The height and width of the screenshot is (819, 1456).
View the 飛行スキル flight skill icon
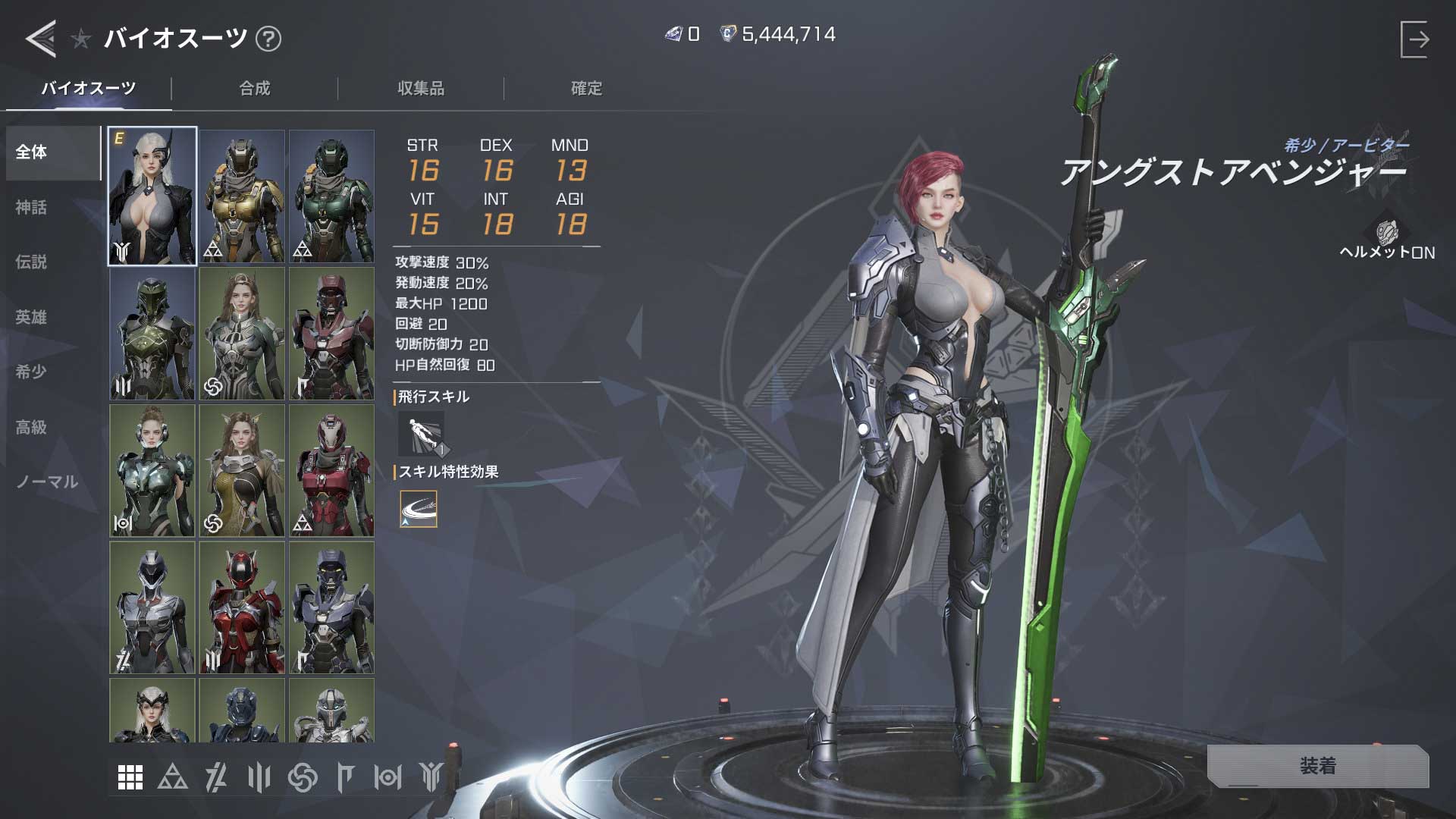pos(421,434)
